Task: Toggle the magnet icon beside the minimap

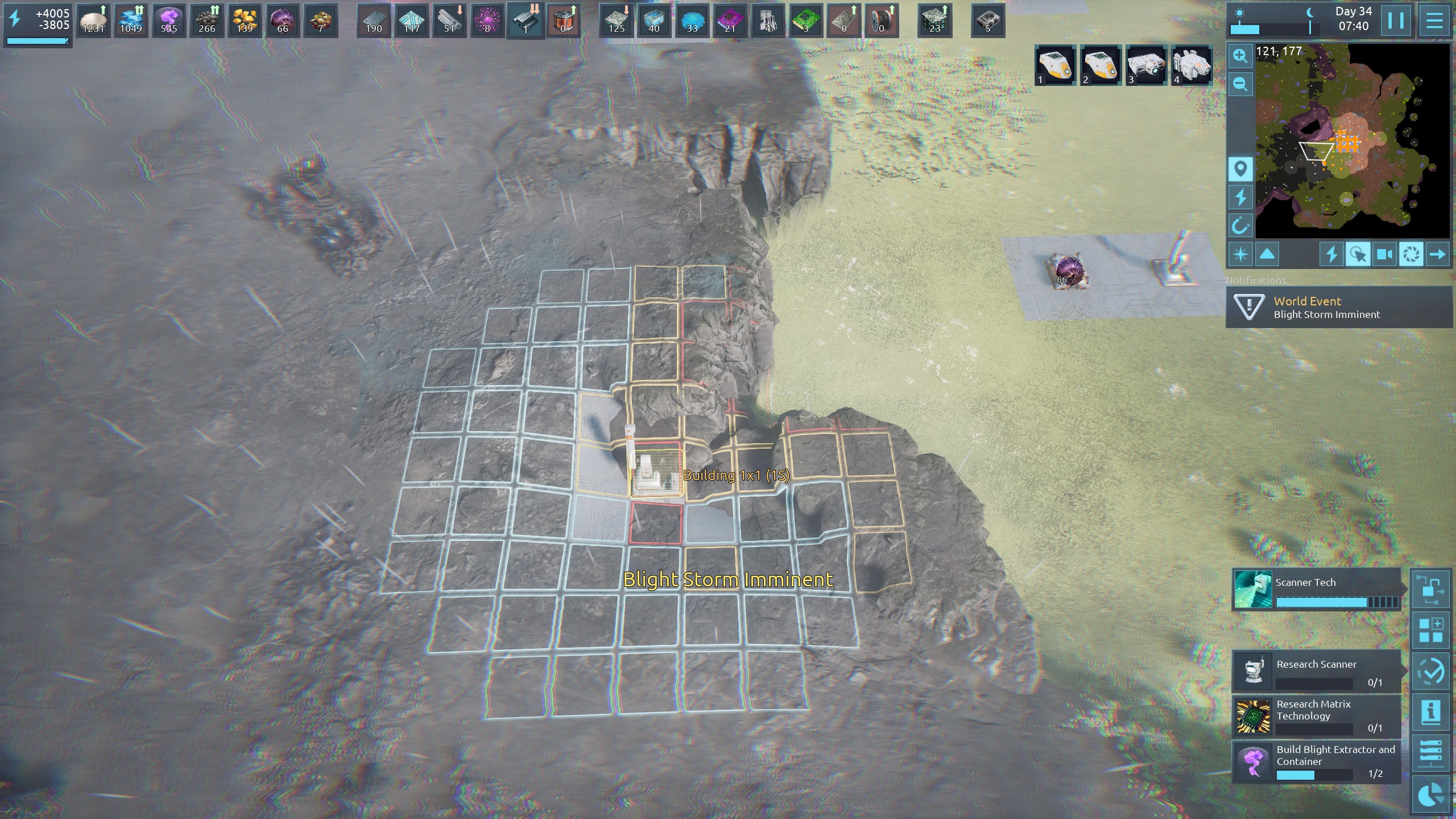Action: pyautogui.click(x=1240, y=226)
